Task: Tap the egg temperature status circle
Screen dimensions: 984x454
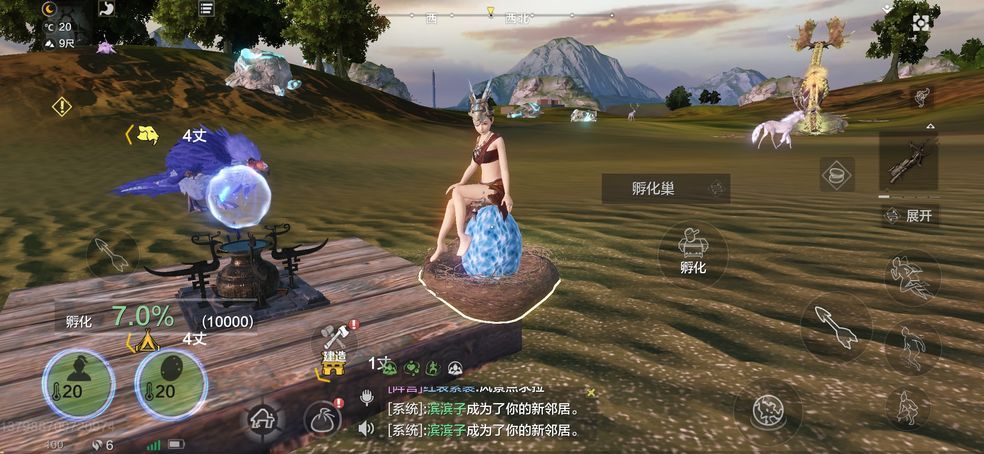Action: click(170, 383)
